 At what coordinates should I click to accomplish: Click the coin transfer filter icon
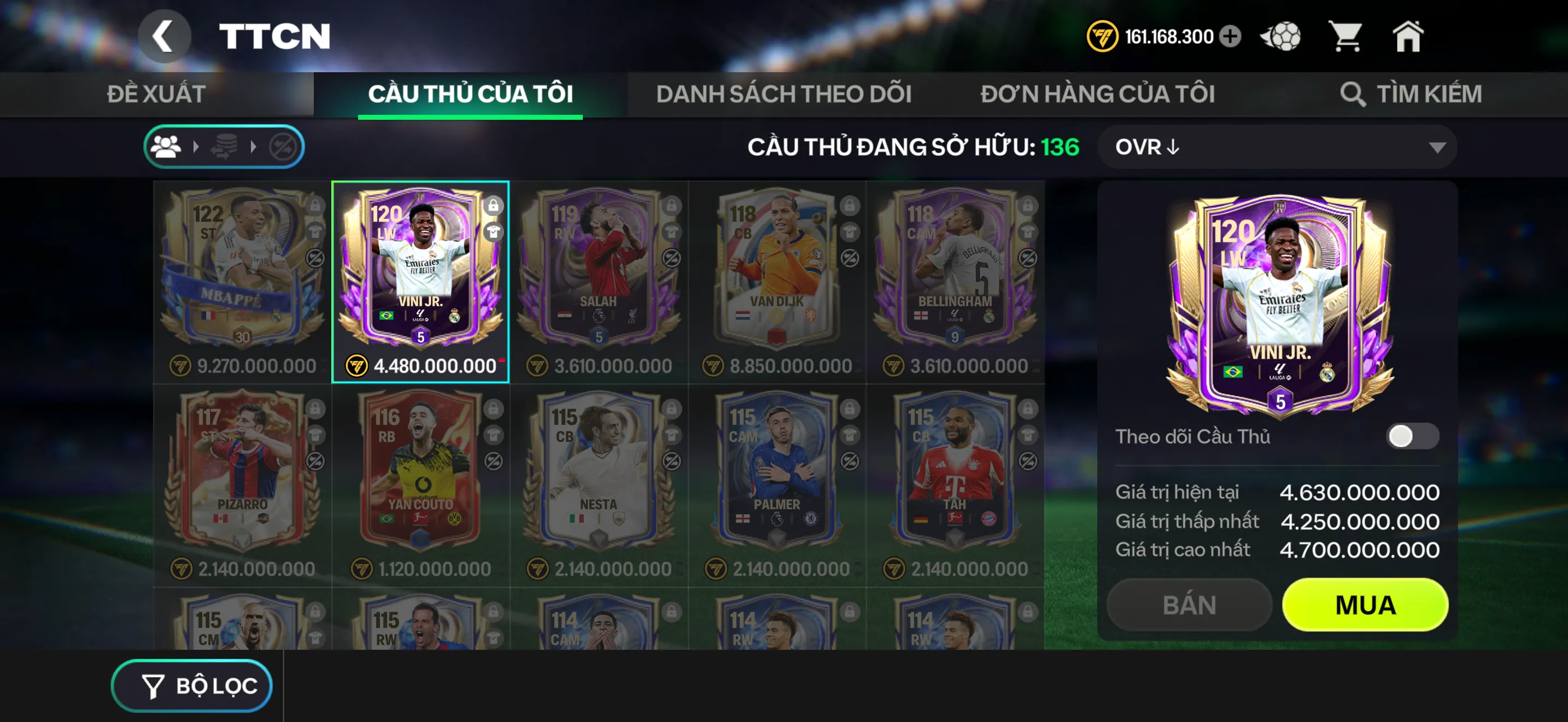coord(224,146)
